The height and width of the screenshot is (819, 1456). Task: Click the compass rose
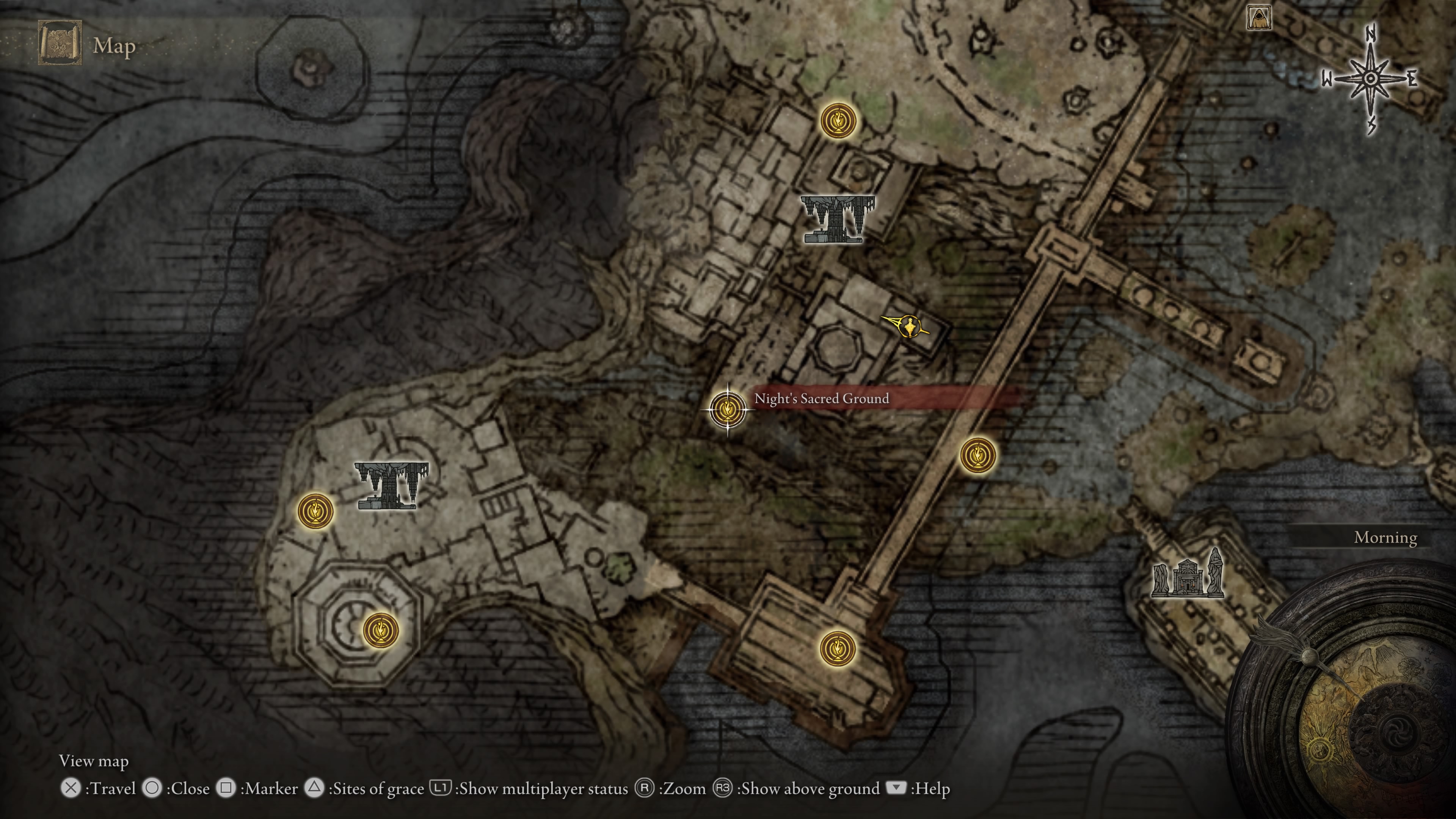[x=1371, y=78]
